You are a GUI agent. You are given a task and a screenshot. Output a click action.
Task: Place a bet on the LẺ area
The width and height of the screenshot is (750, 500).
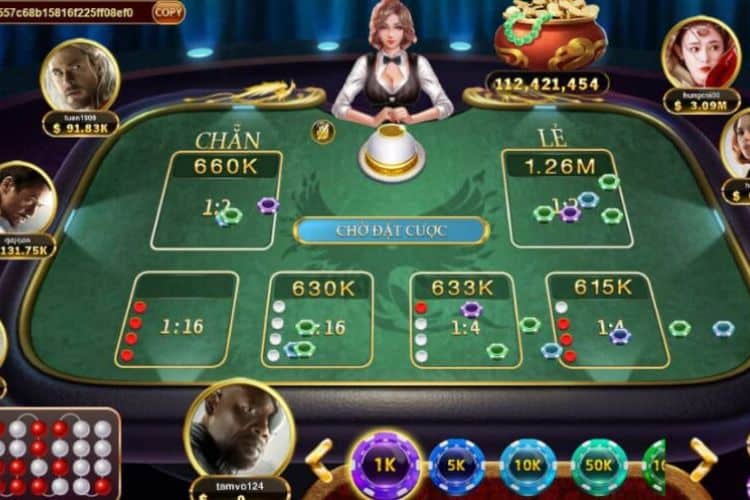coord(566,198)
